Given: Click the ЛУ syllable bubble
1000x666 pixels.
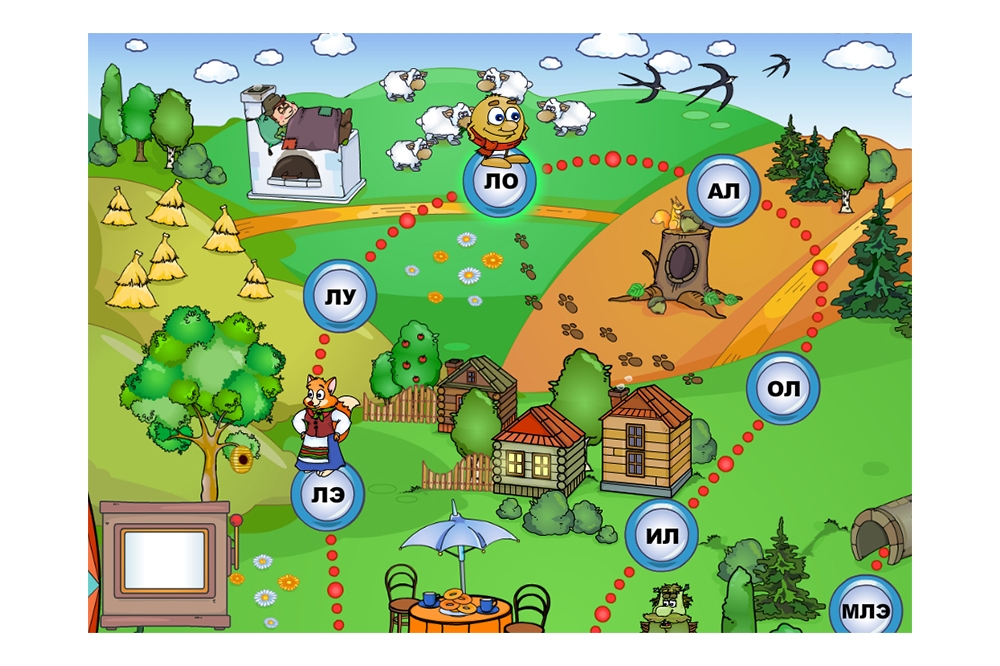Looking at the screenshot, I should pyautogui.click(x=340, y=295).
